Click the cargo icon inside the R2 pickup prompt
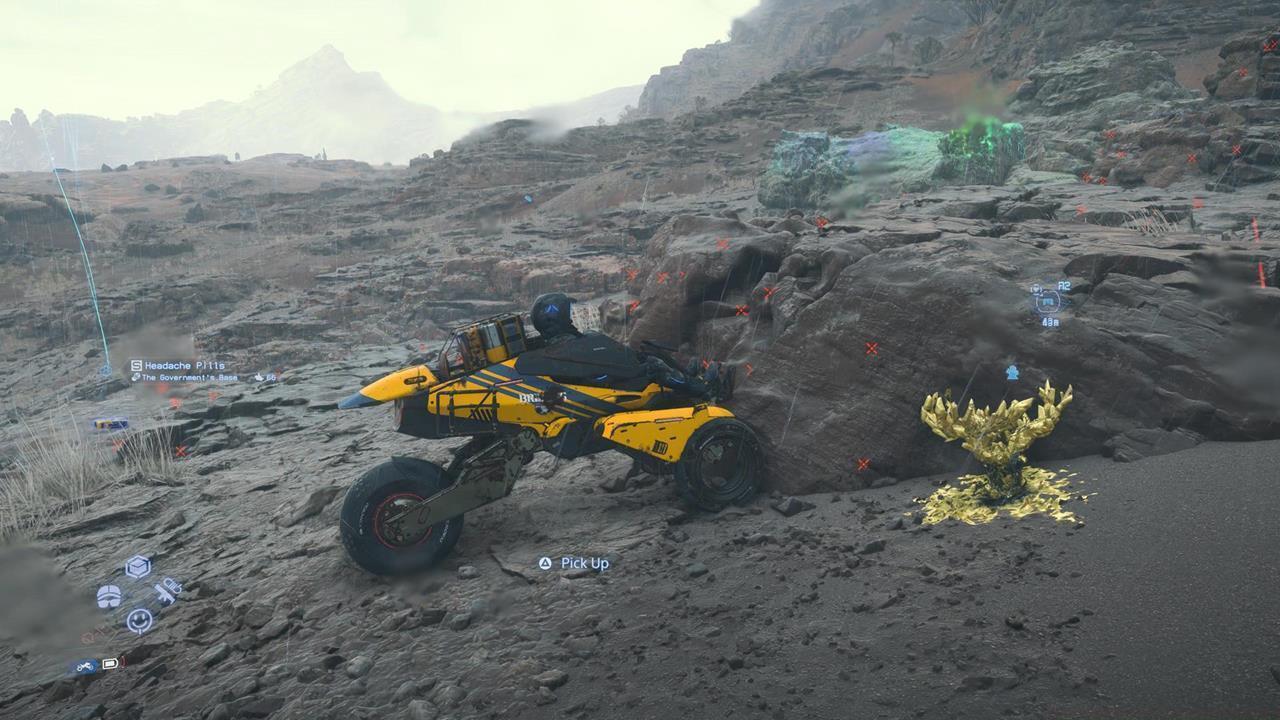This screenshot has width=1280, height=720. point(1048,302)
